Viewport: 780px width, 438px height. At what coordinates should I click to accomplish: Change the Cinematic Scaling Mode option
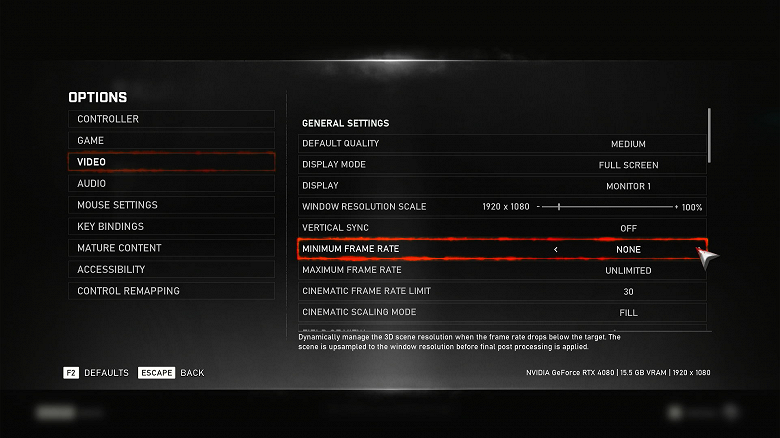click(x=627, y=313)
